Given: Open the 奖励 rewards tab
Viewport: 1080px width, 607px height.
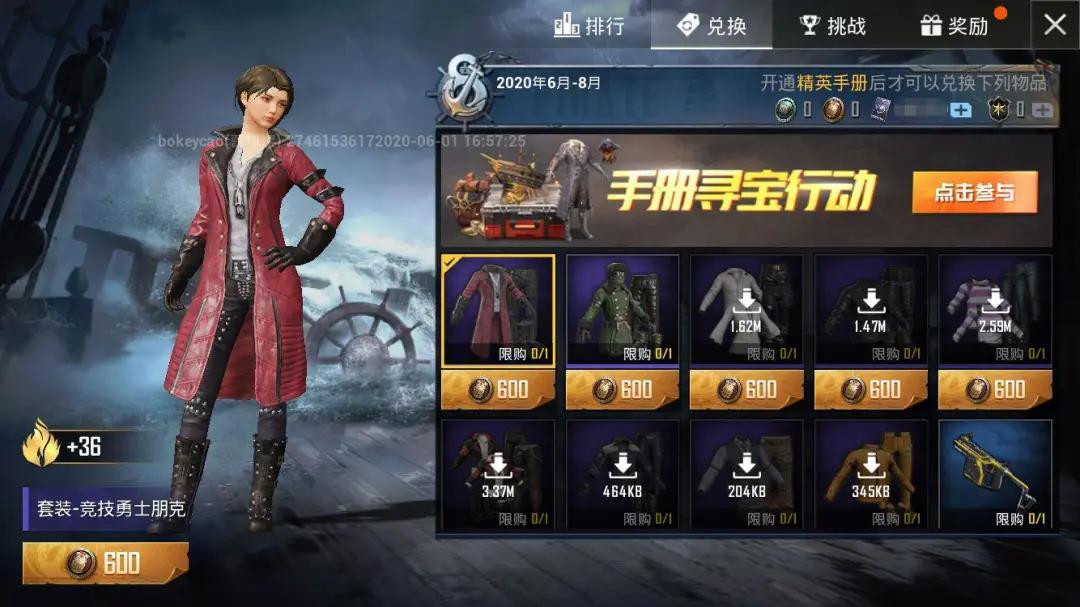Looking at the screenshot, I should click(954, 25).
